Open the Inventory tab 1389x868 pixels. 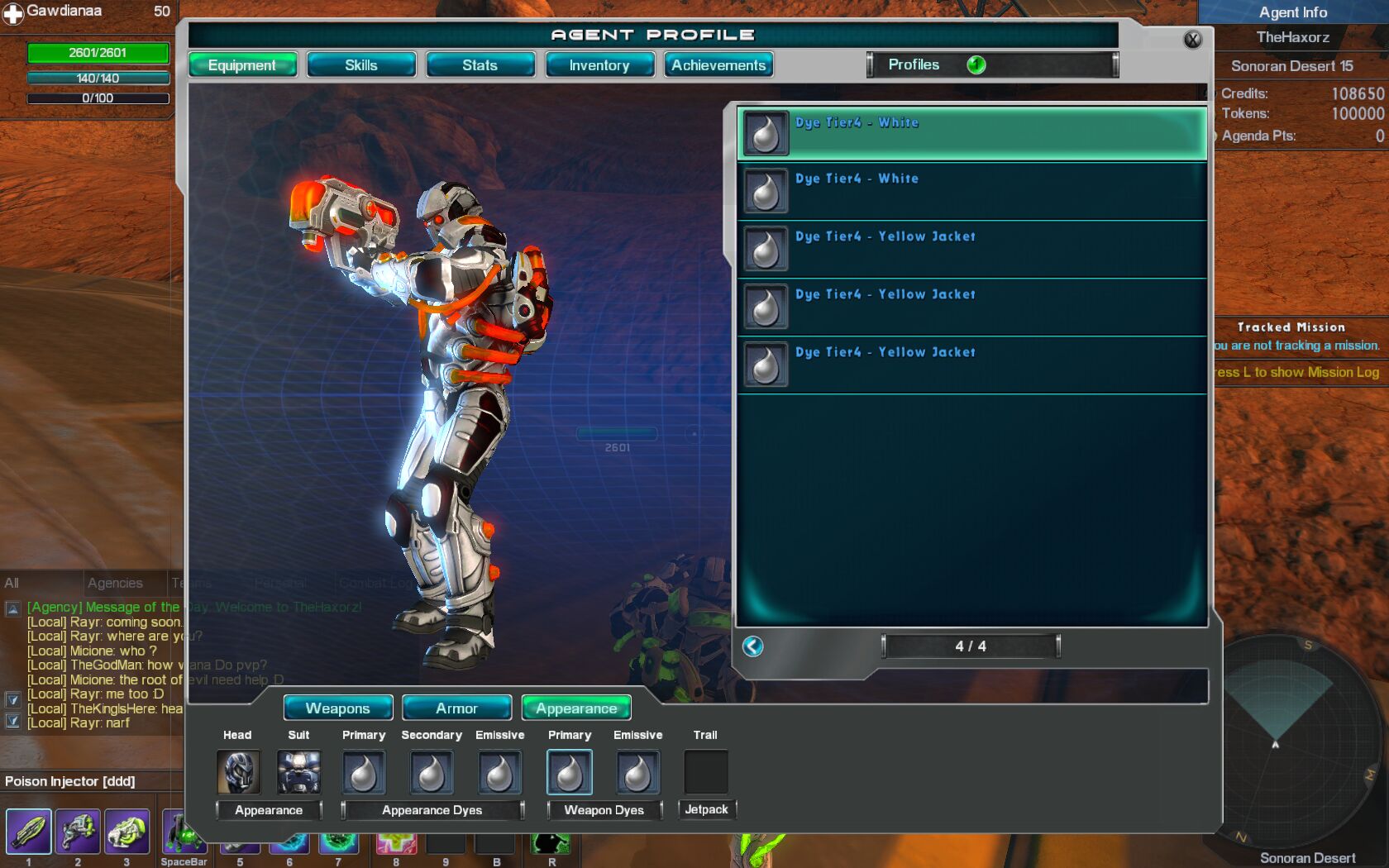(x=599, y=65)
